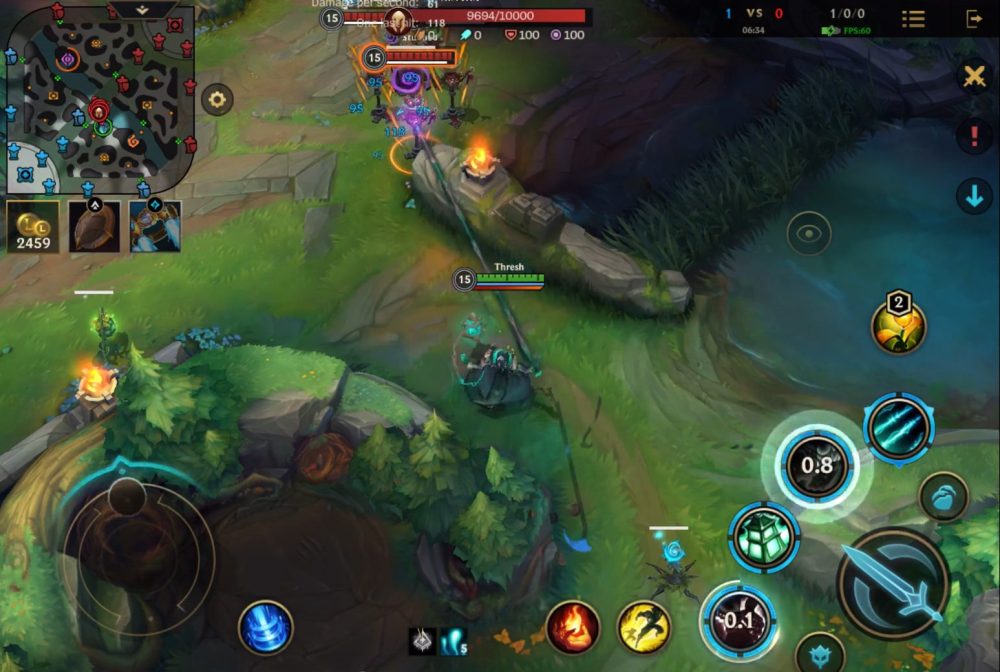Collapse the minimap with the top arrow
Image resolution: width=1000 pixels, height=672 pixels.
(143, 9)
